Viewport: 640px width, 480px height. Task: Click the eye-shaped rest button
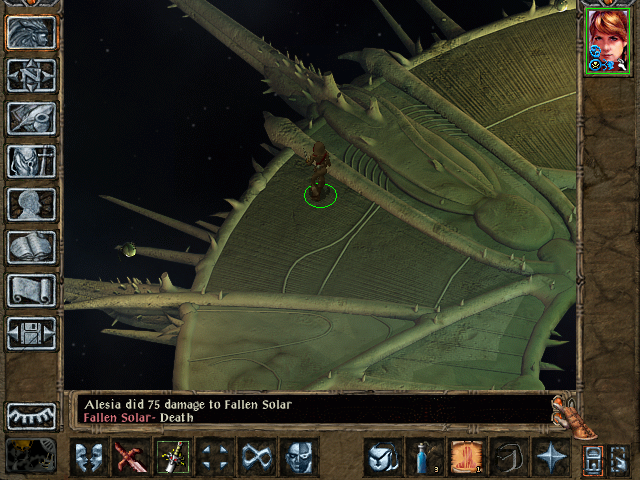pyautogui.click(x=31, y=415)
